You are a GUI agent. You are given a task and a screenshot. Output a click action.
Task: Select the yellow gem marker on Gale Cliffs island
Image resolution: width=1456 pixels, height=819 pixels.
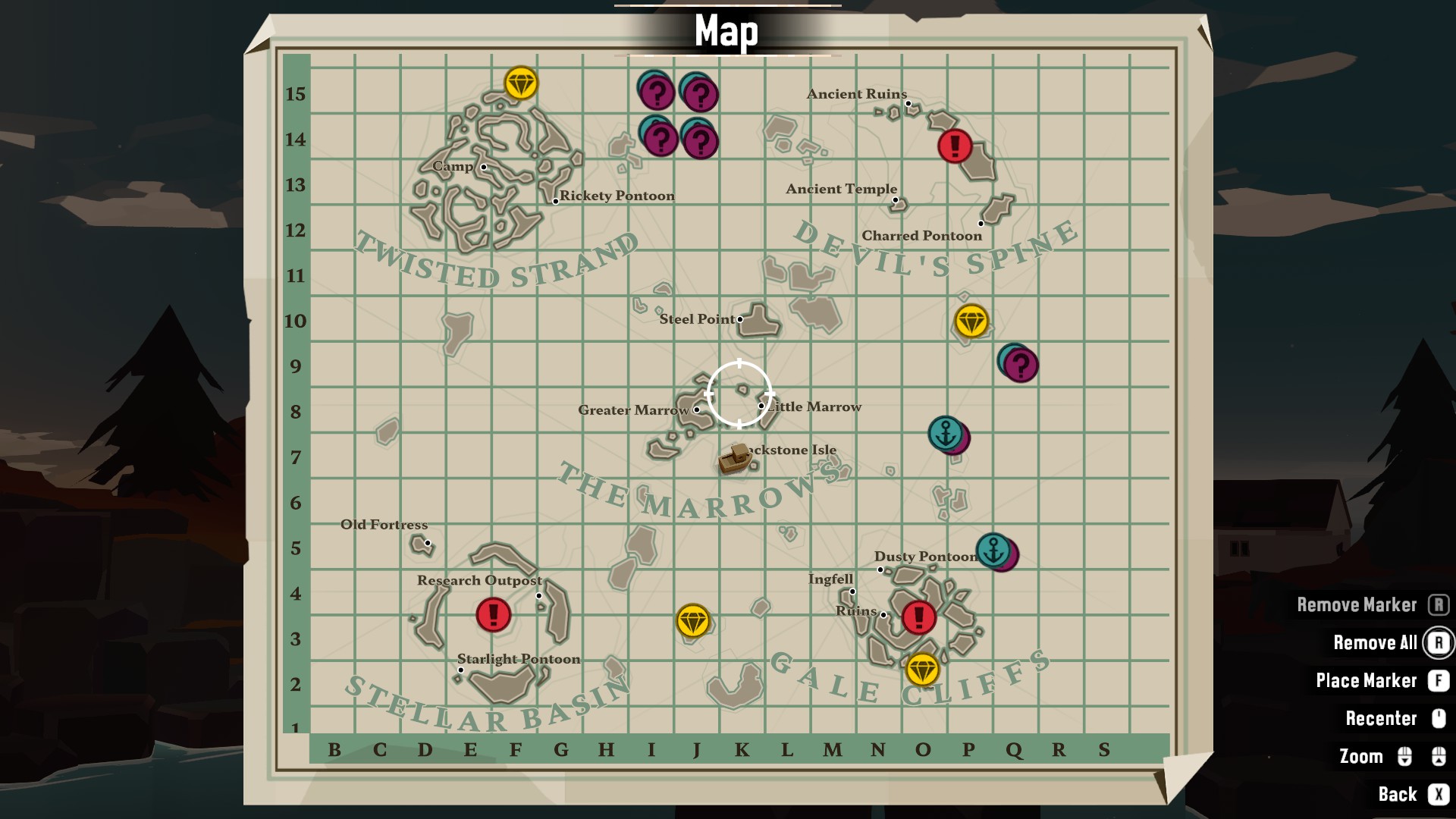pos(922,670)
